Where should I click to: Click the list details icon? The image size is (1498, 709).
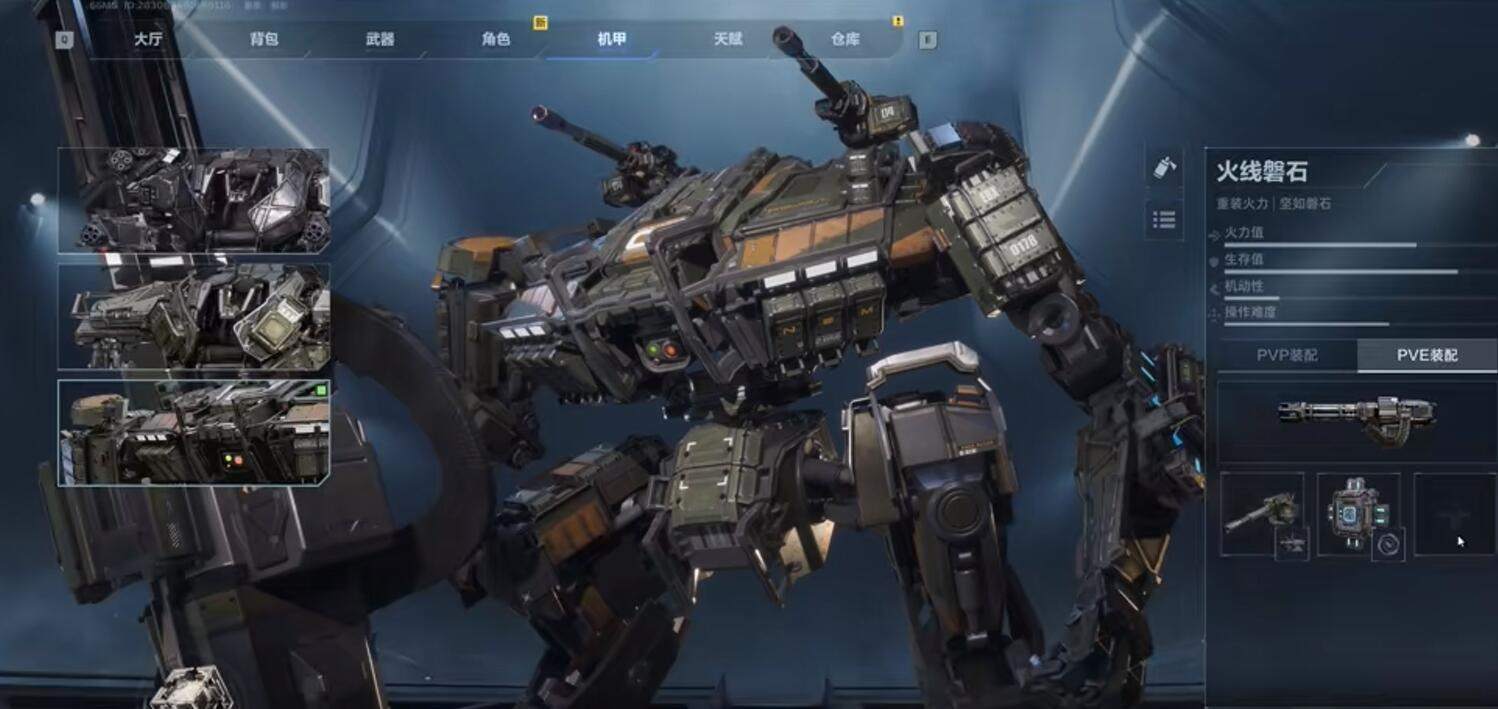click(1164, 219)
